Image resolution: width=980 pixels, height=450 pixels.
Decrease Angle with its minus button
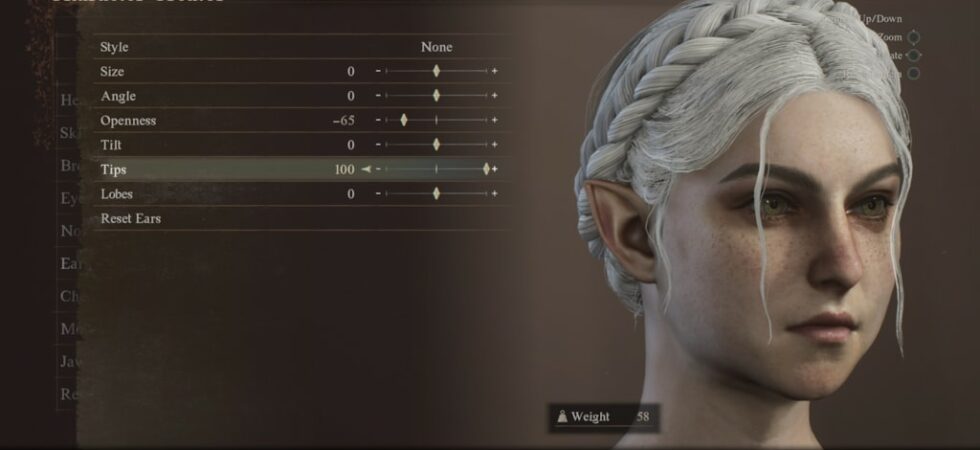378,96
